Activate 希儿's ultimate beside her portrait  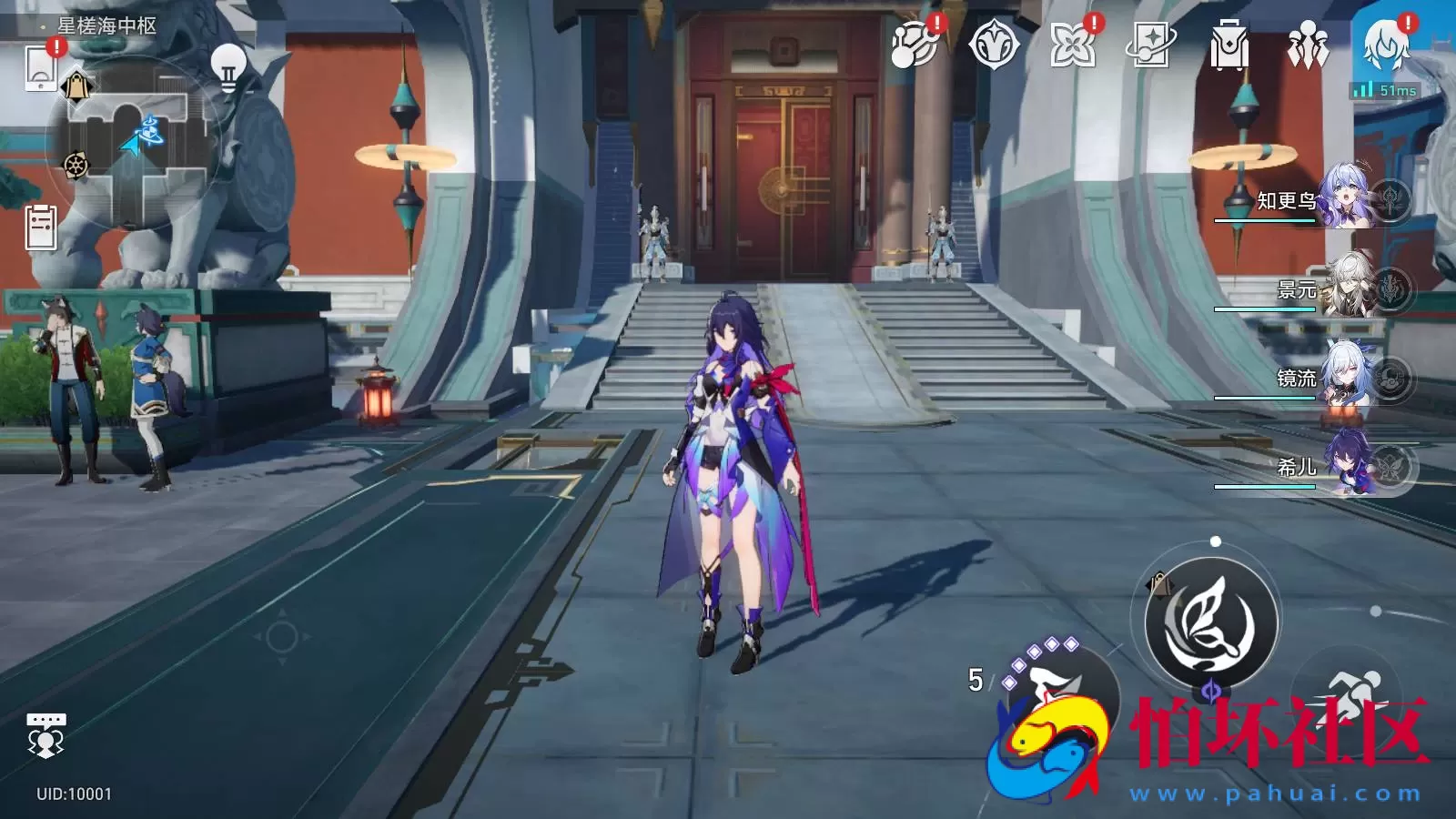tap(1390, 467)
